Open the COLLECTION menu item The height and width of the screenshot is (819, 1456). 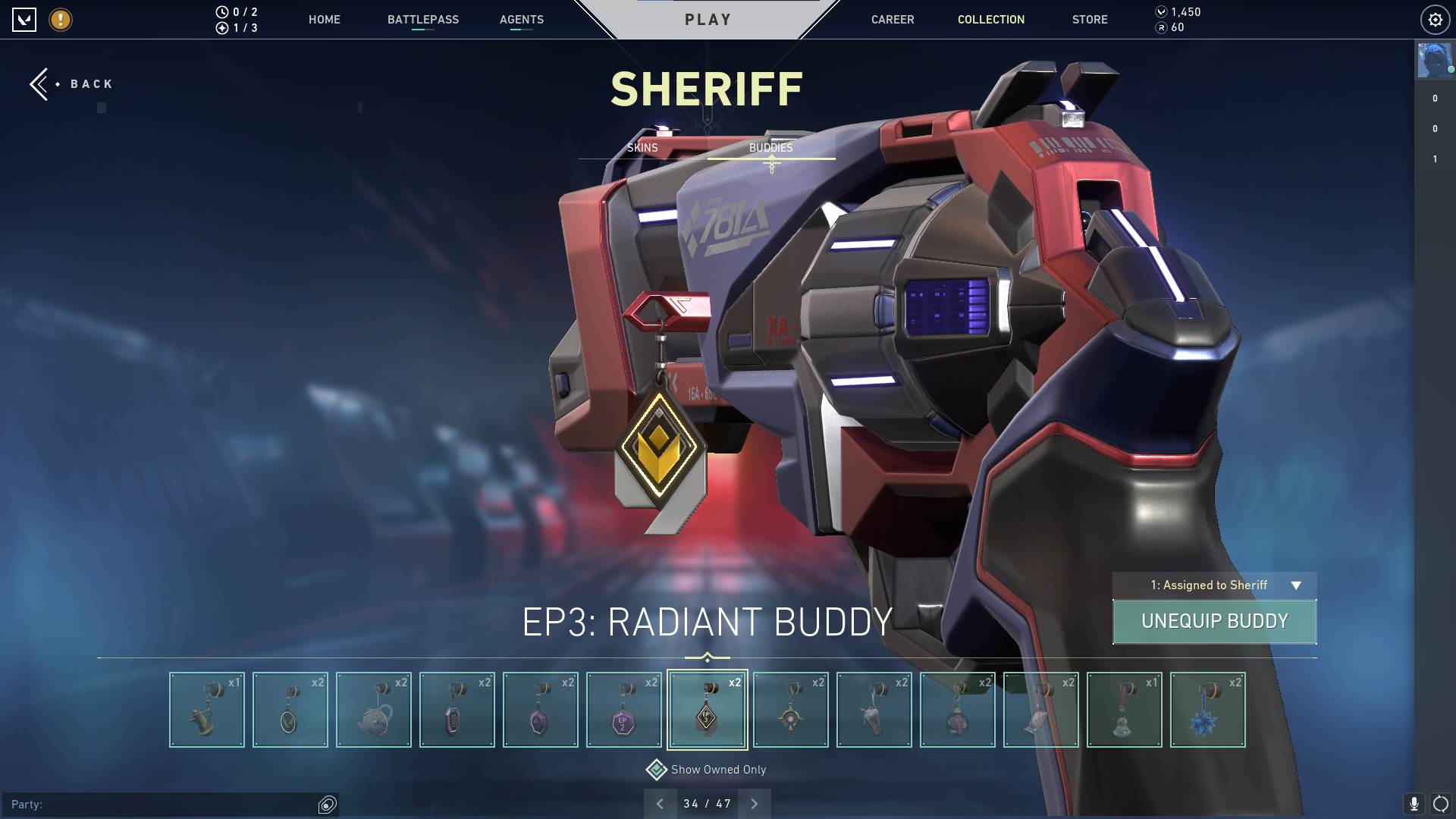pyautogui.click(x=990, y=20)
